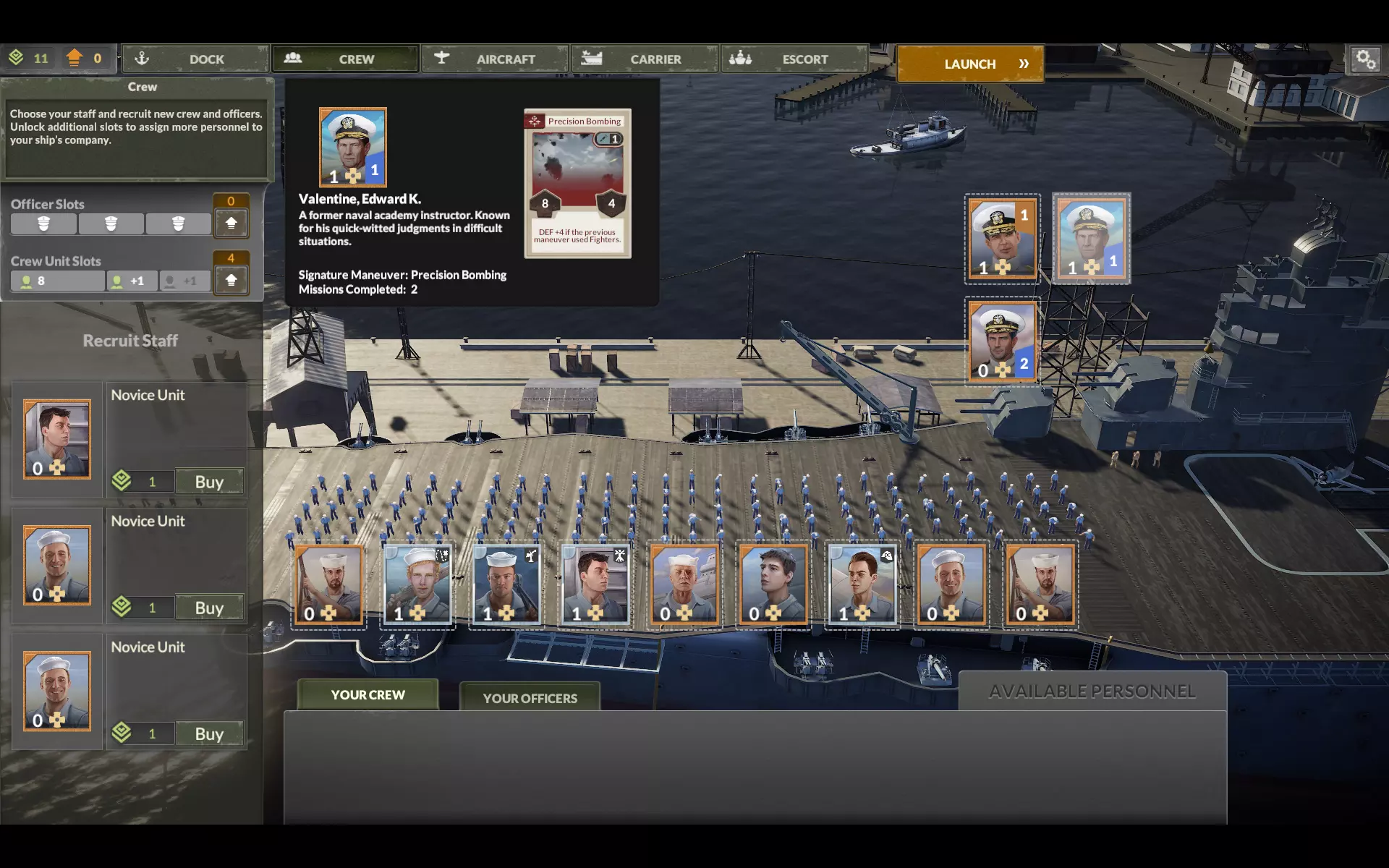Image resolution: width=1389 pixels, height=868 pixels.
Task: Select the Precision Bombing maneuver card
Action: (577, 184)
